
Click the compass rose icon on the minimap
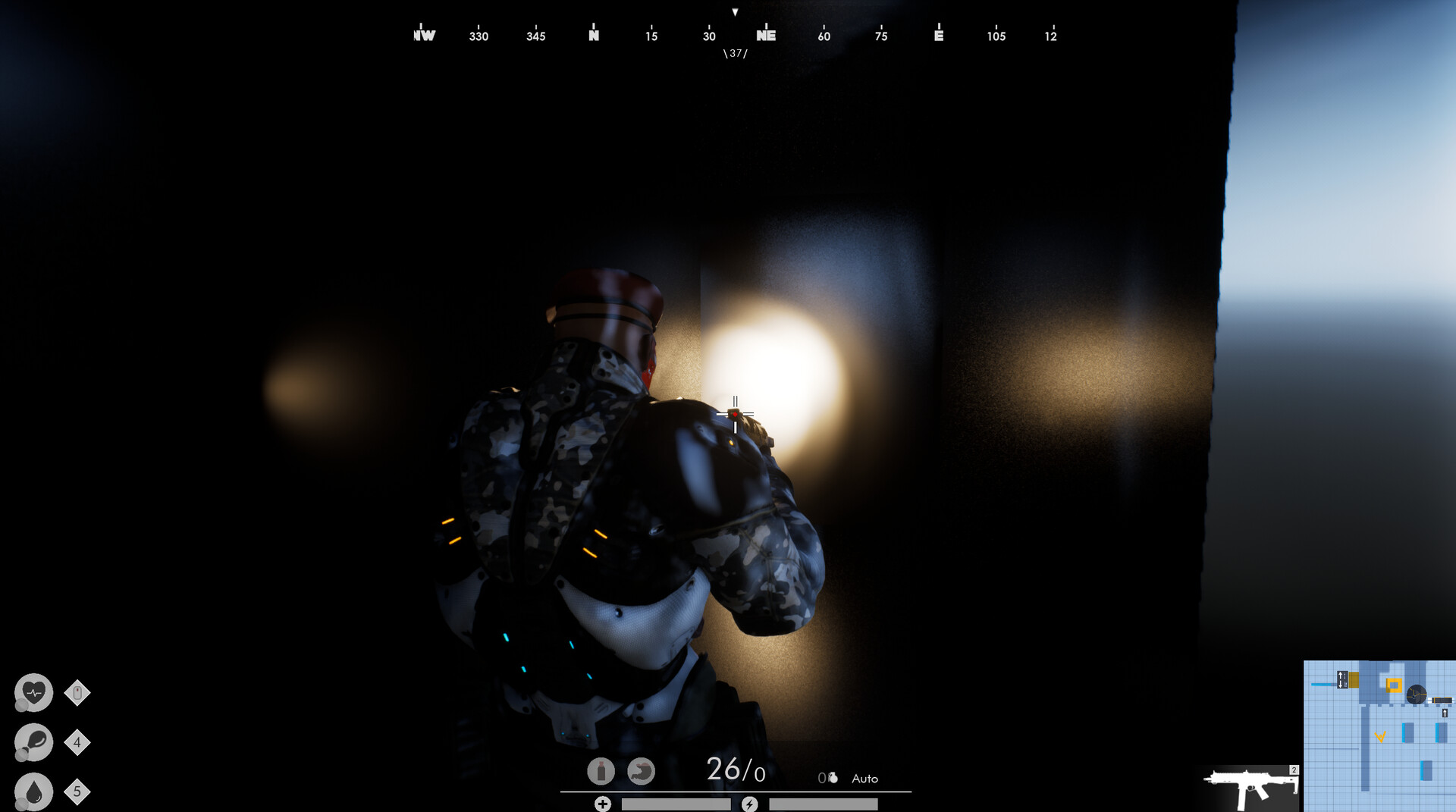point(1415,694)
